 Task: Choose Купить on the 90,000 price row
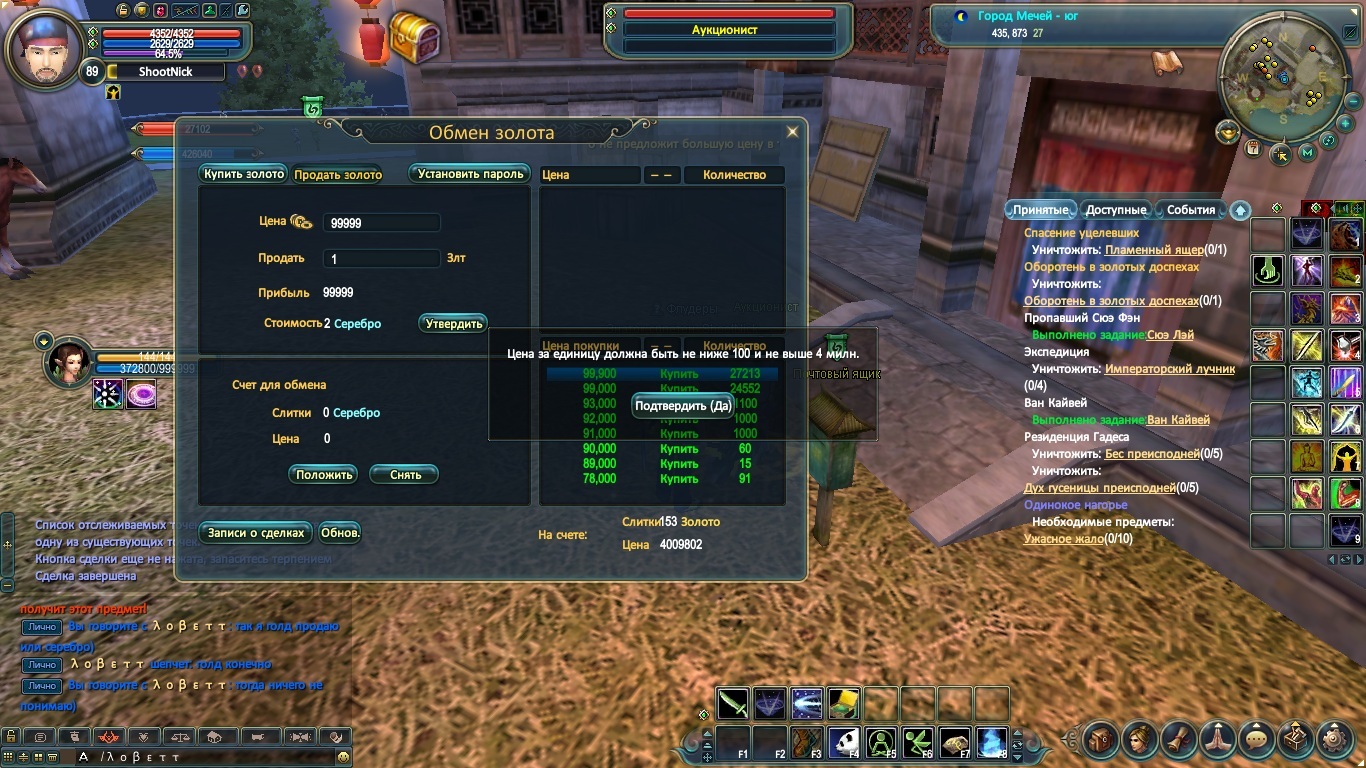(x=679, y=449)
